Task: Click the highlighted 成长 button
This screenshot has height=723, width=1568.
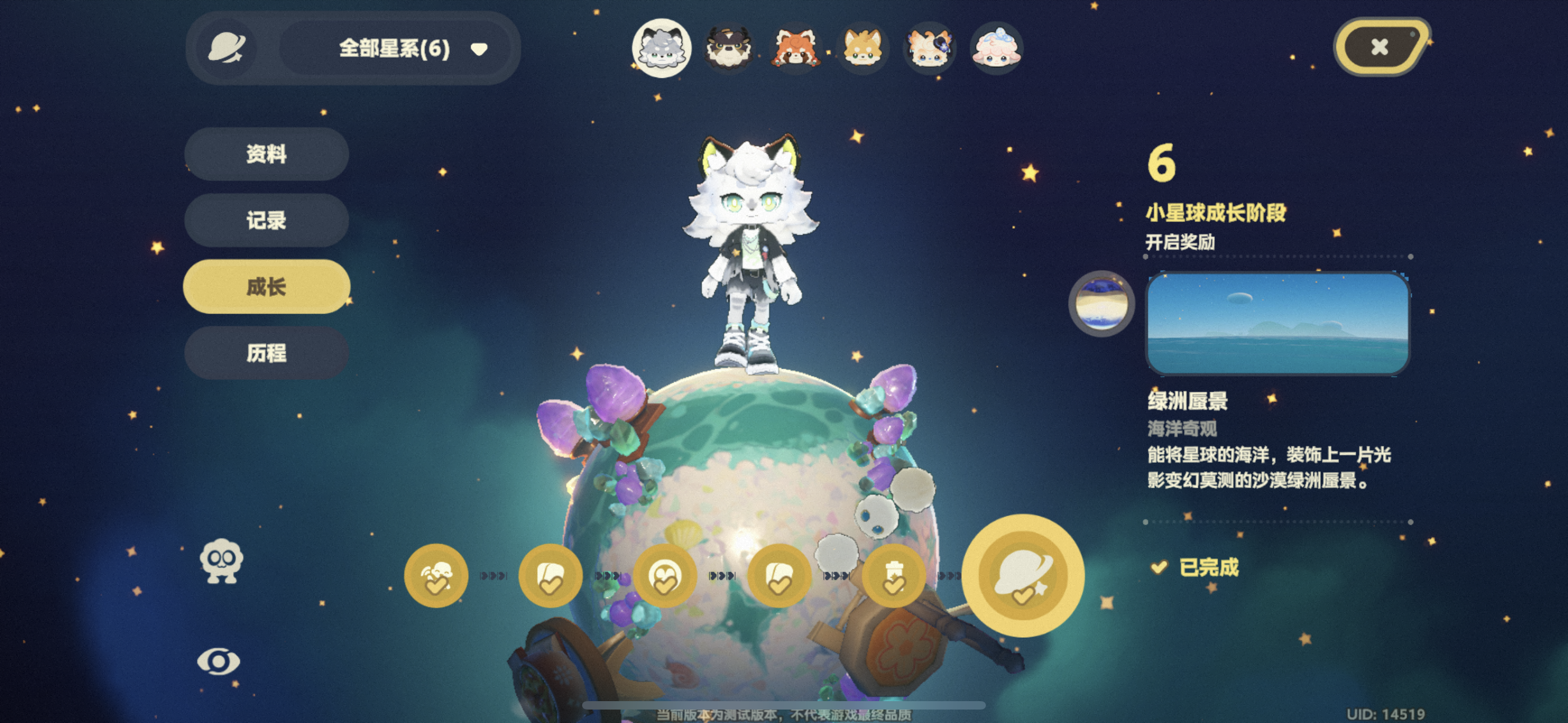Action: 266,286
